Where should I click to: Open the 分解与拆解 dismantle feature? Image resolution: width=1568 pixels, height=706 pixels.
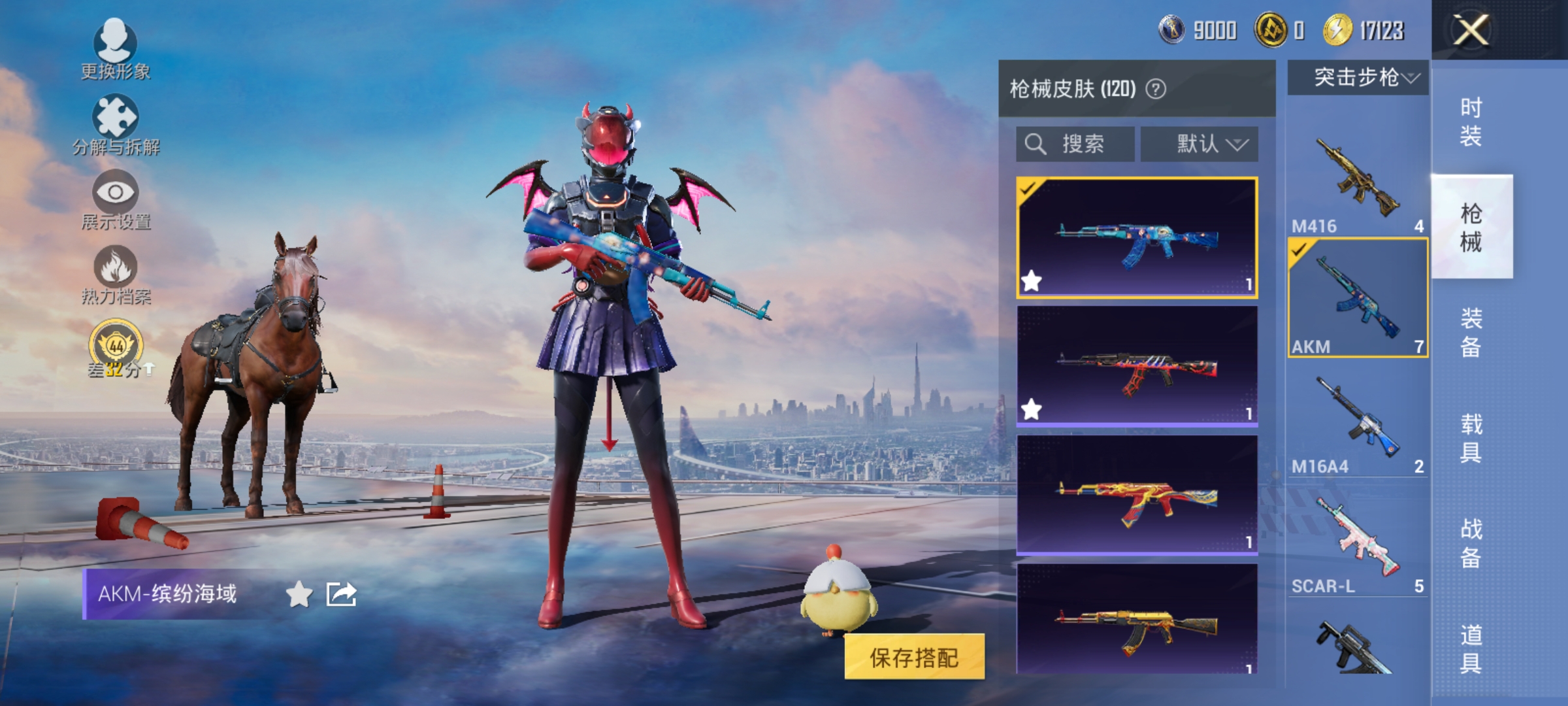click(116, 128)
